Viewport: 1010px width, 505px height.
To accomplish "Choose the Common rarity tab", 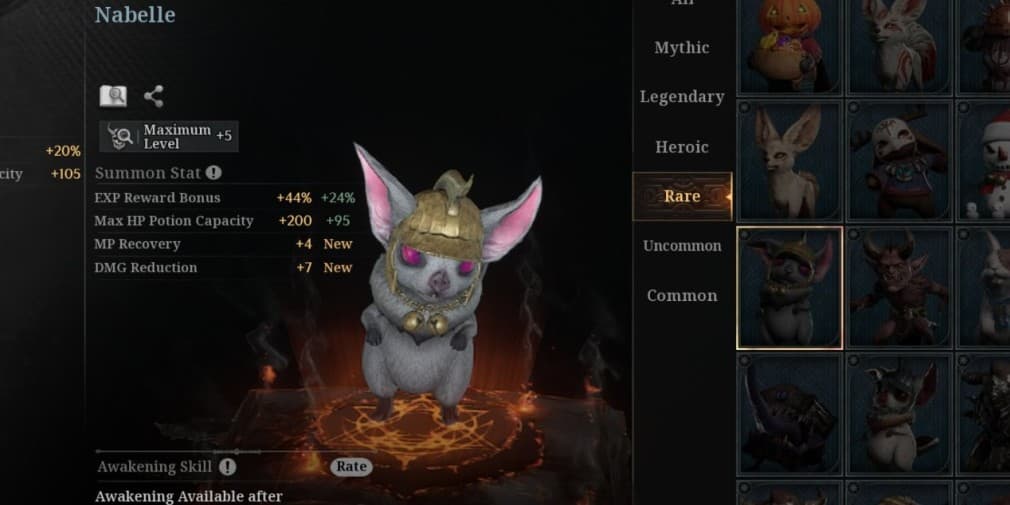I will coord(681,296).
